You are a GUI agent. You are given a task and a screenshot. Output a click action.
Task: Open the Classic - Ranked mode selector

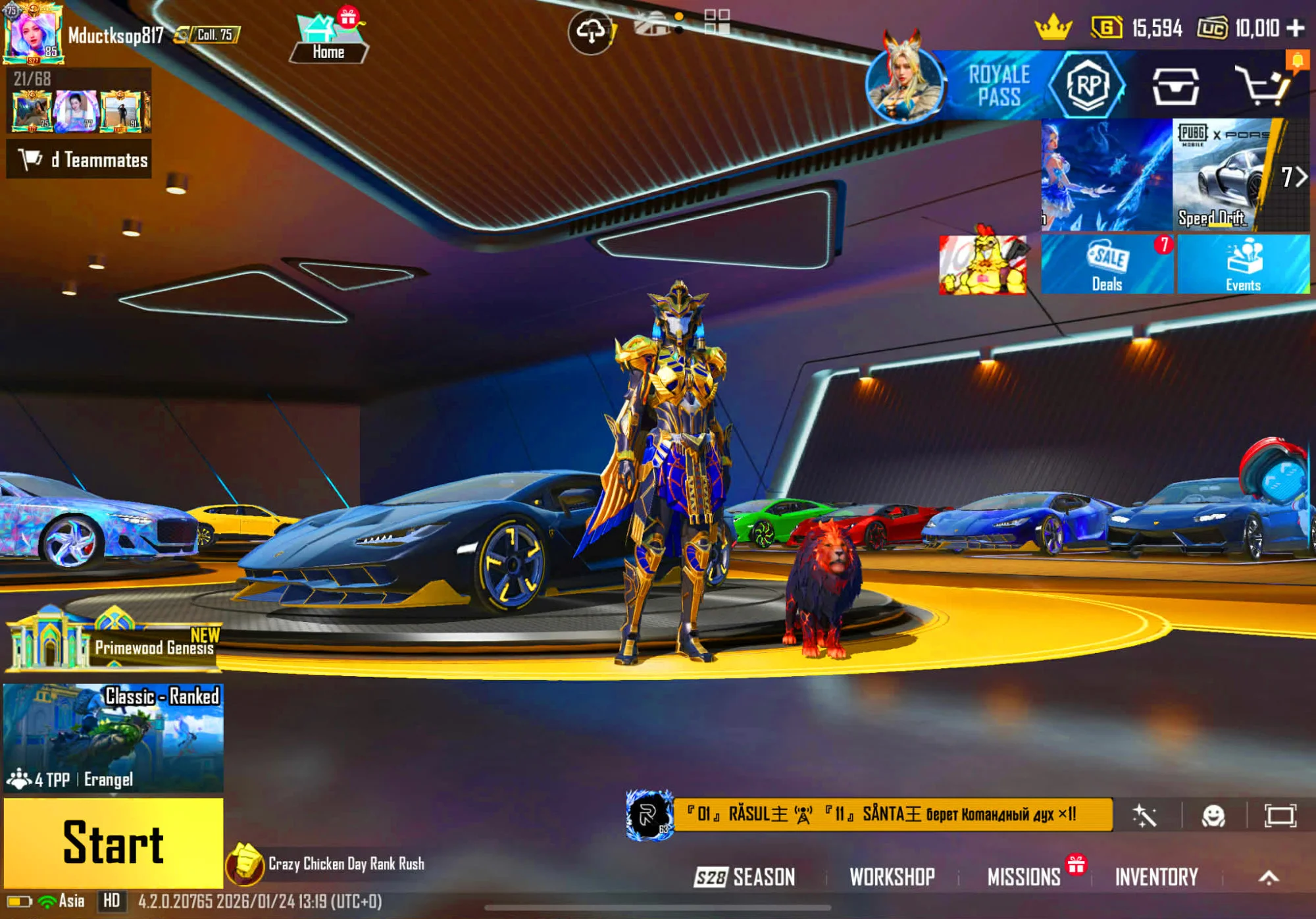click(113, 737)
